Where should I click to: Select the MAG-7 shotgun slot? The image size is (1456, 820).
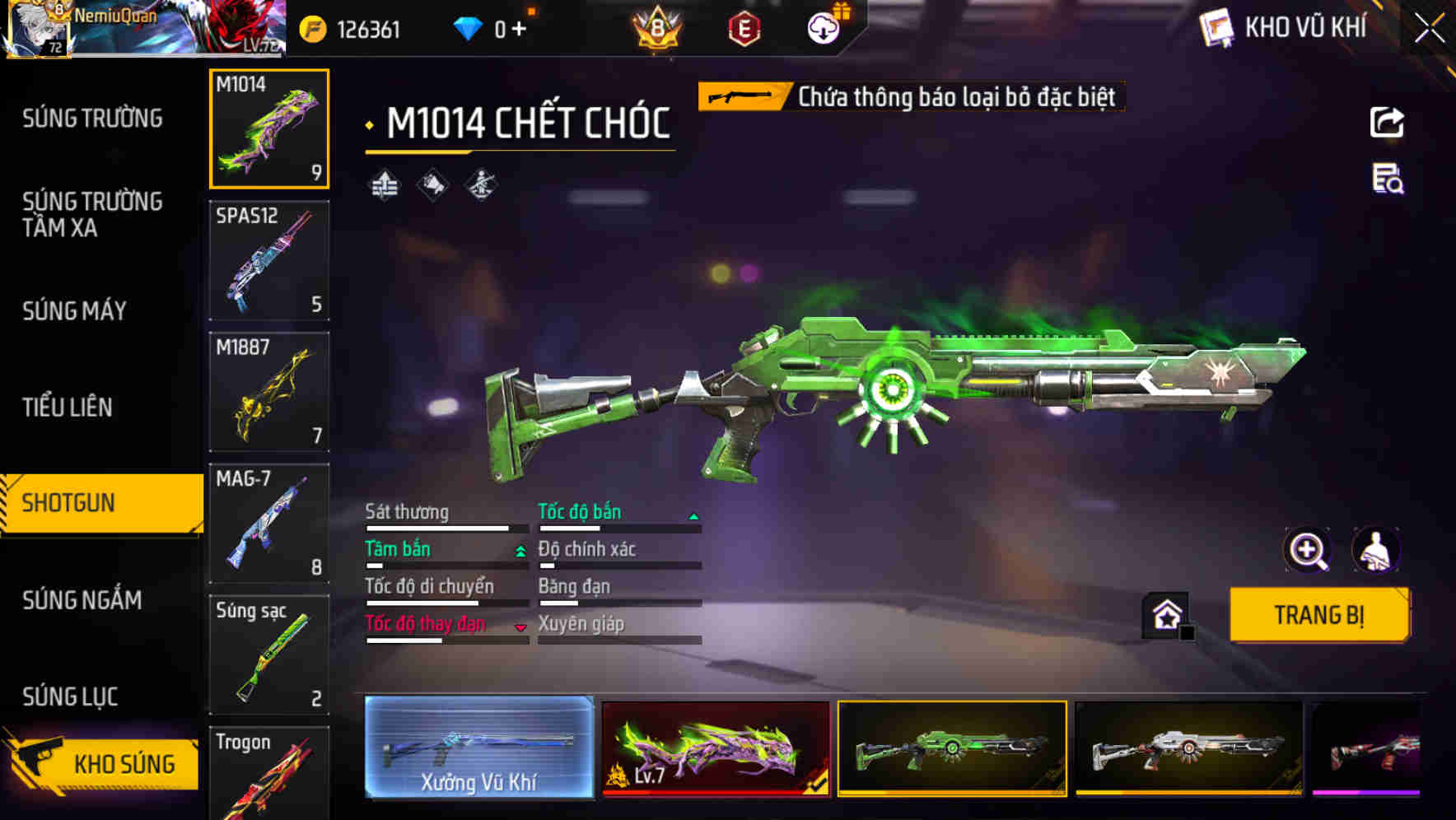click(x=269, y=523)
